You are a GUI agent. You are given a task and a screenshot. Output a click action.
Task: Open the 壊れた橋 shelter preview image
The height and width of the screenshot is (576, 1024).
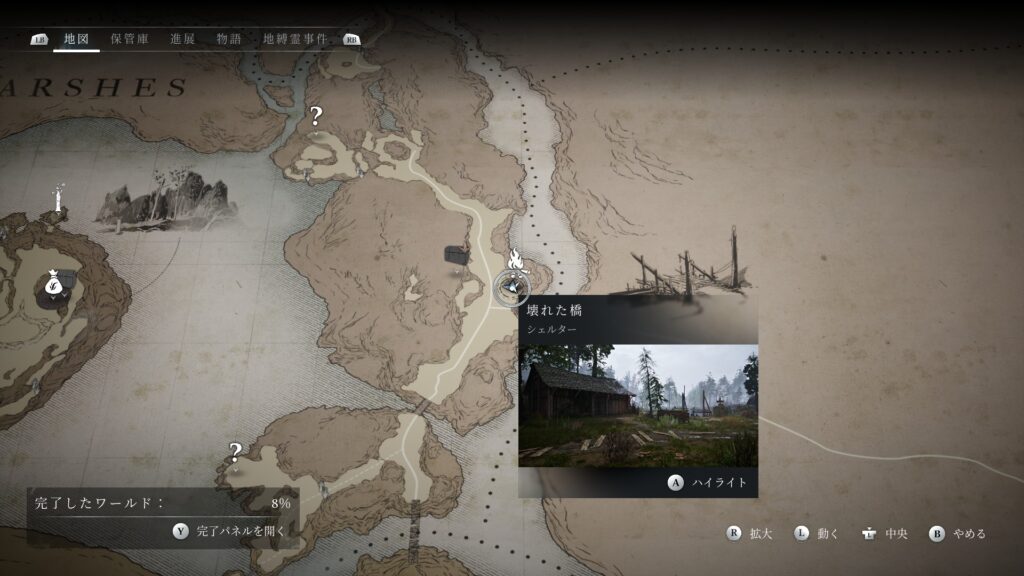(x=638, y=405)
